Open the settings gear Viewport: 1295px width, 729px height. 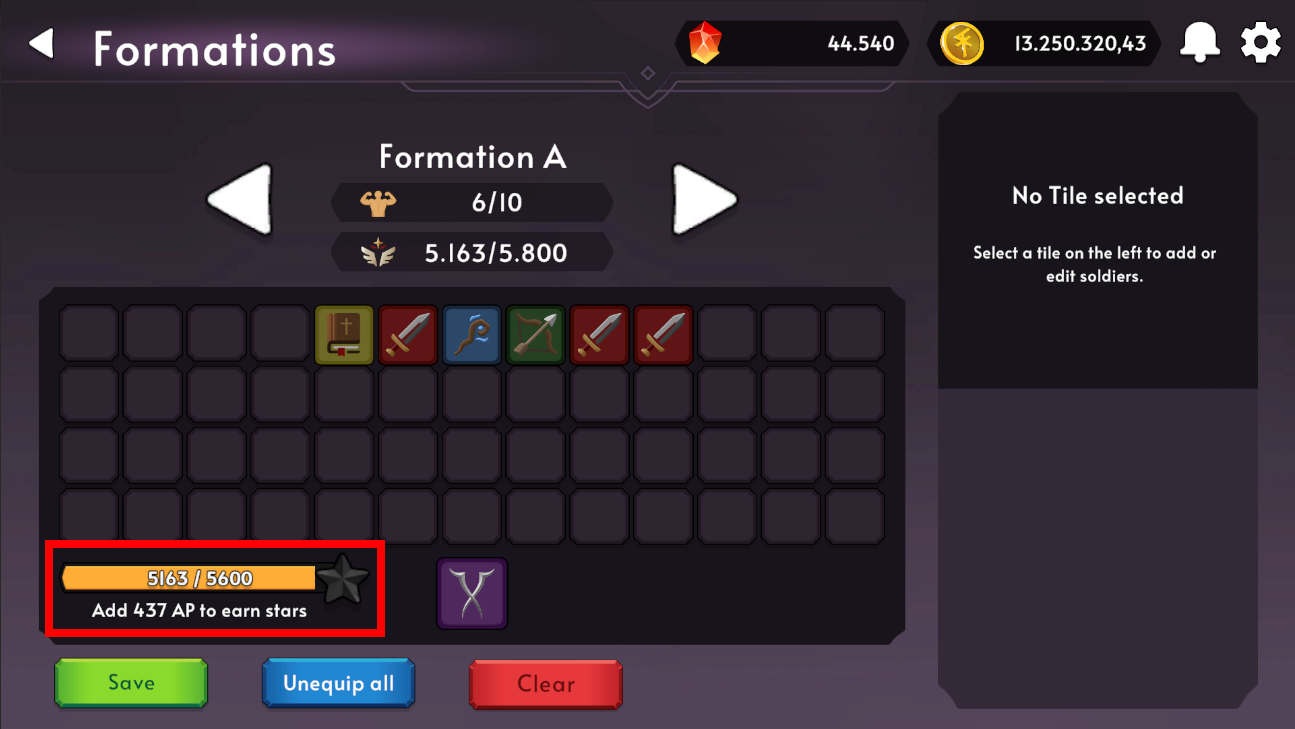(x=1260, y=42)
